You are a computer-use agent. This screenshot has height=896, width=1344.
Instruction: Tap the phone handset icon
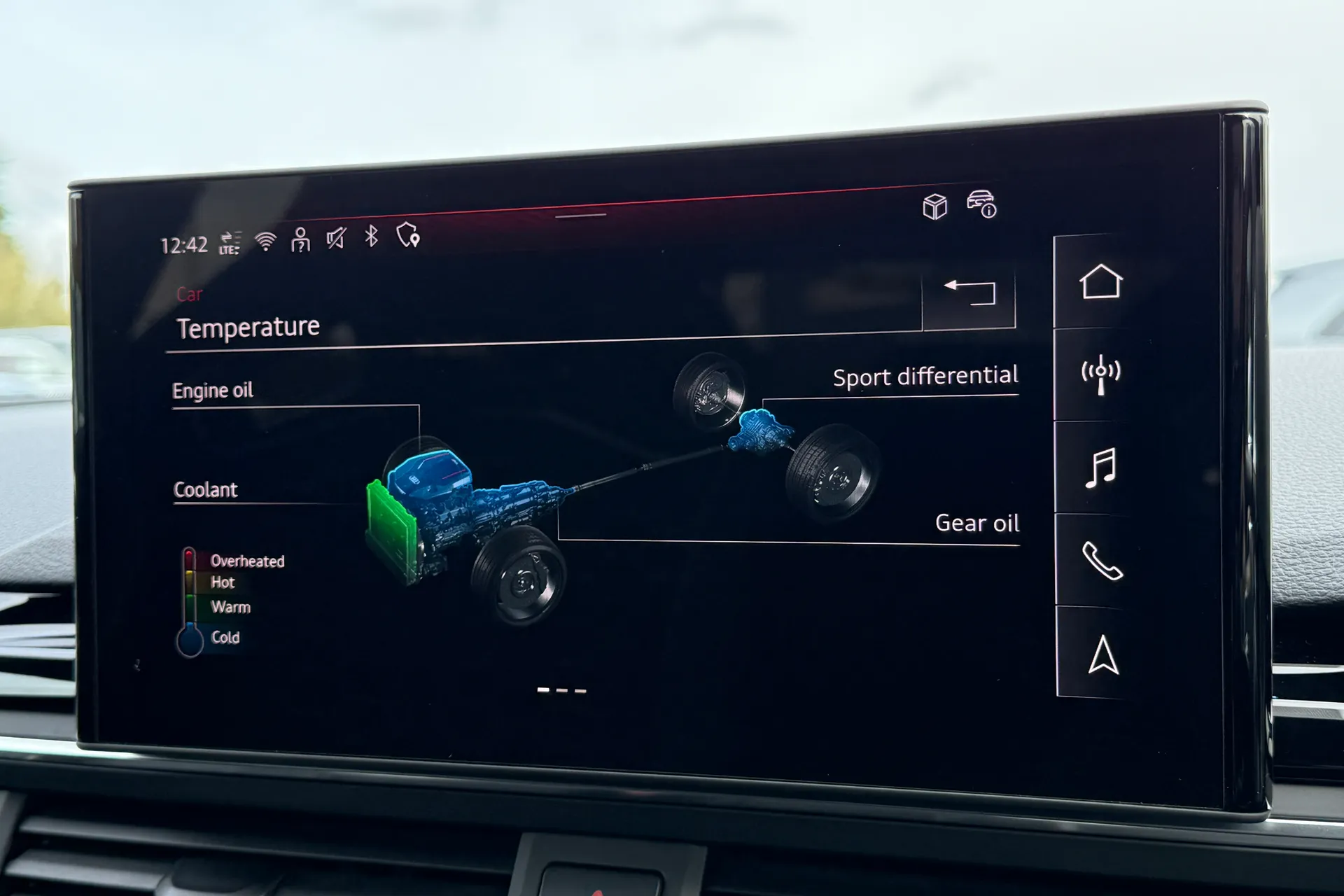pyautogui.click(x=1102, y=560)
